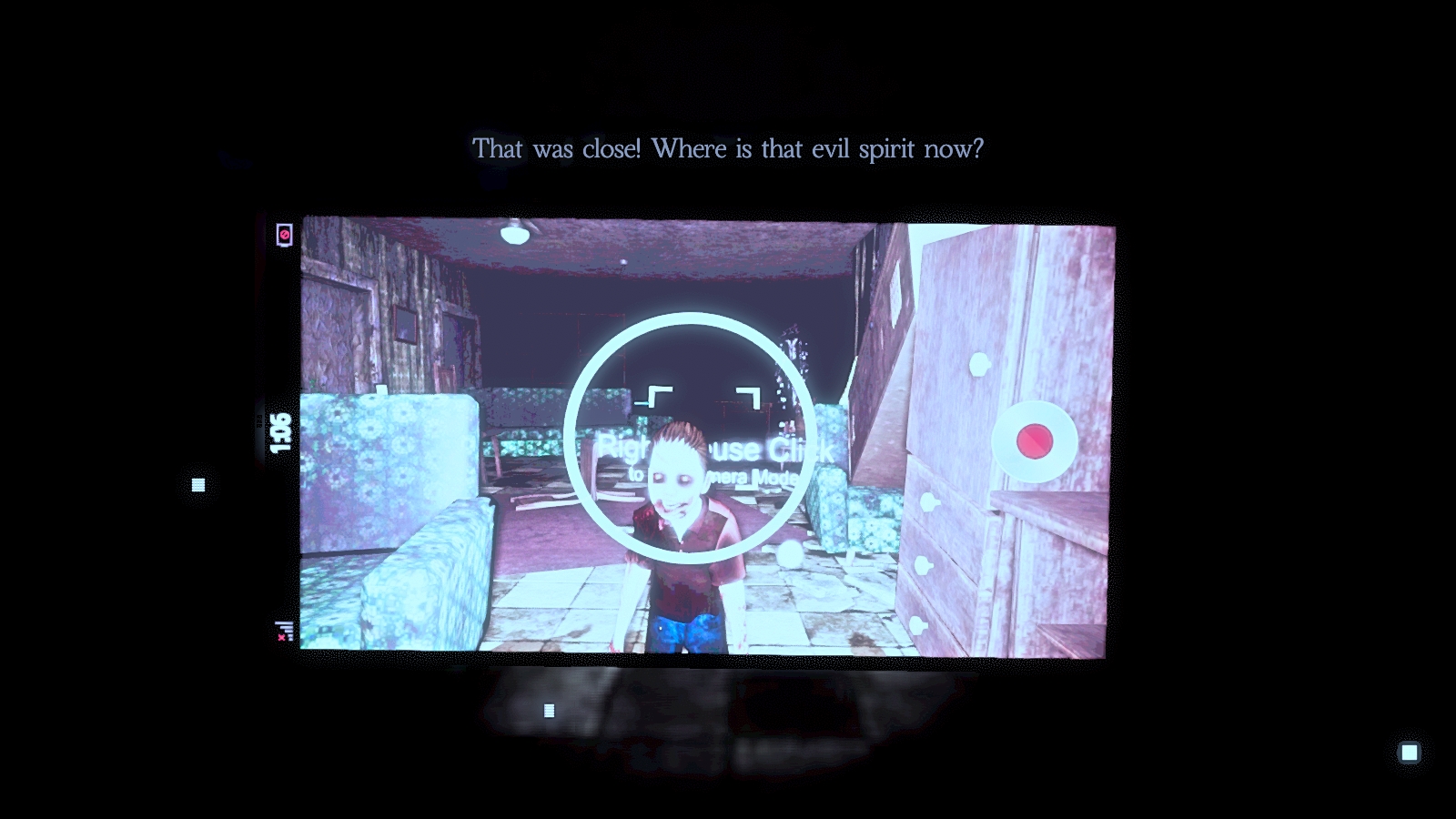Click the subtitle text about the evil spirit
This screenshot has height=819, width=1456.
point(728,147)
